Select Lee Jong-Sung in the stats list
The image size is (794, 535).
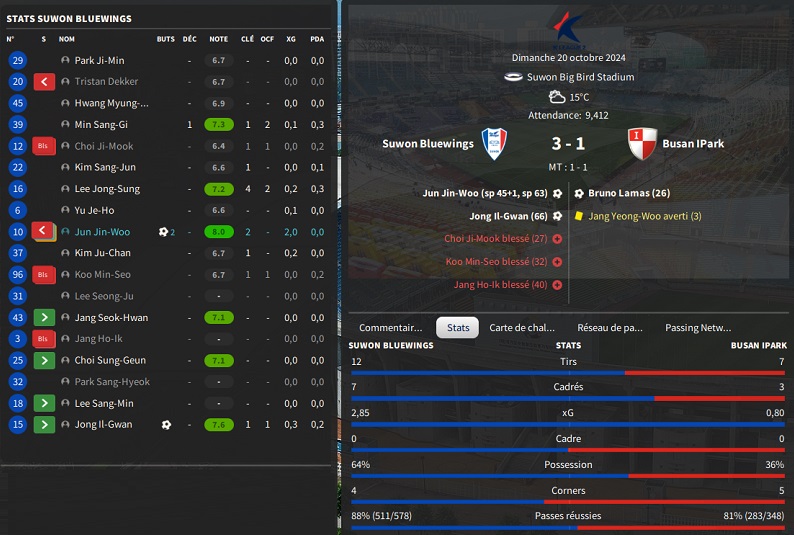point(107,189)
